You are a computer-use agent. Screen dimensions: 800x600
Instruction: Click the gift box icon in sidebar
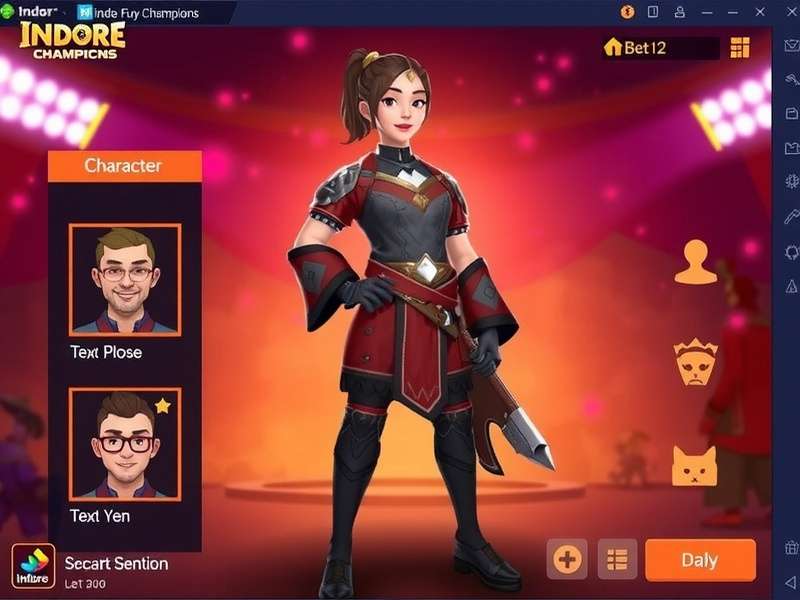coord(791,547)
